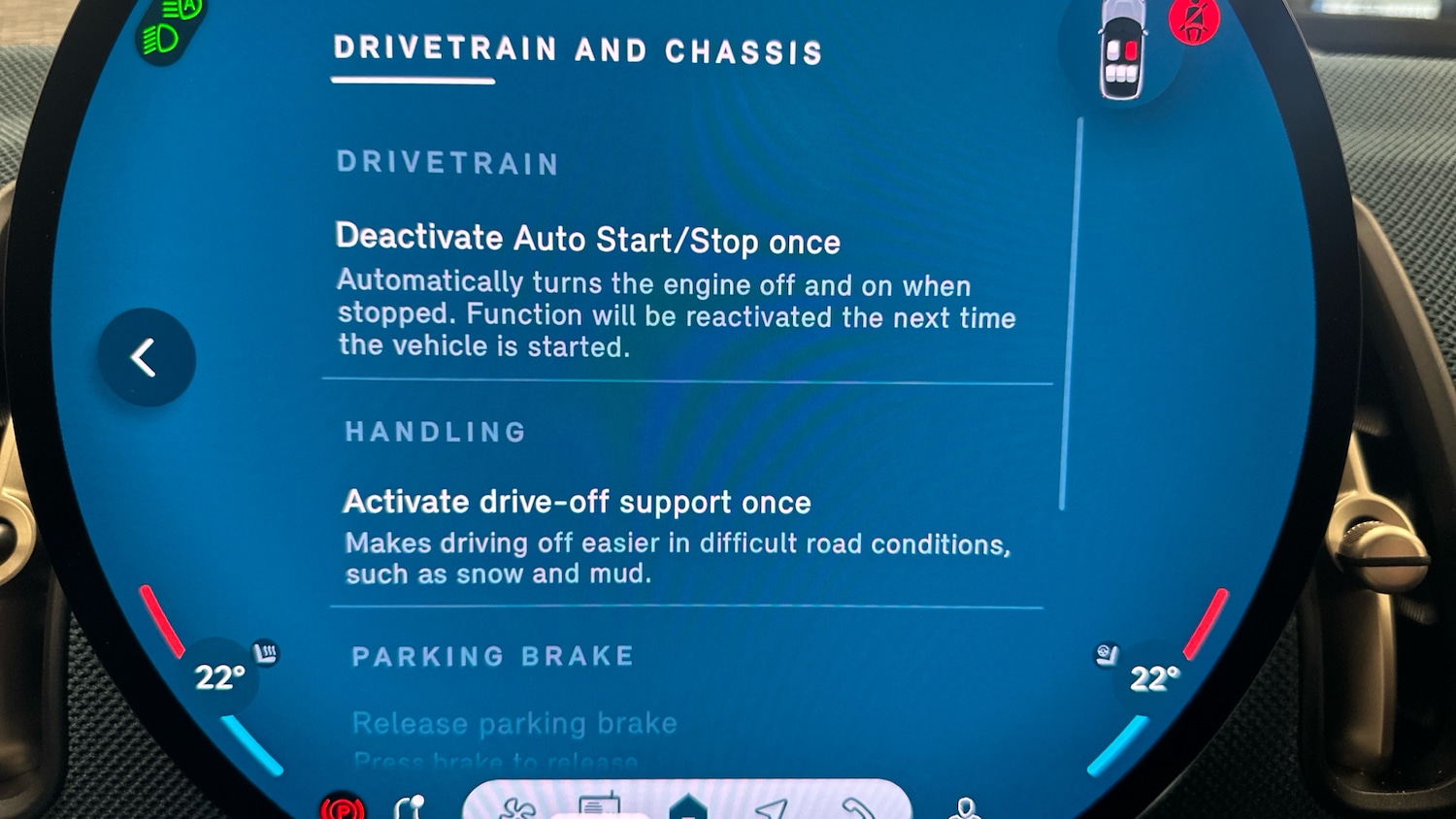Open the right 22° temperature control

1154,677
